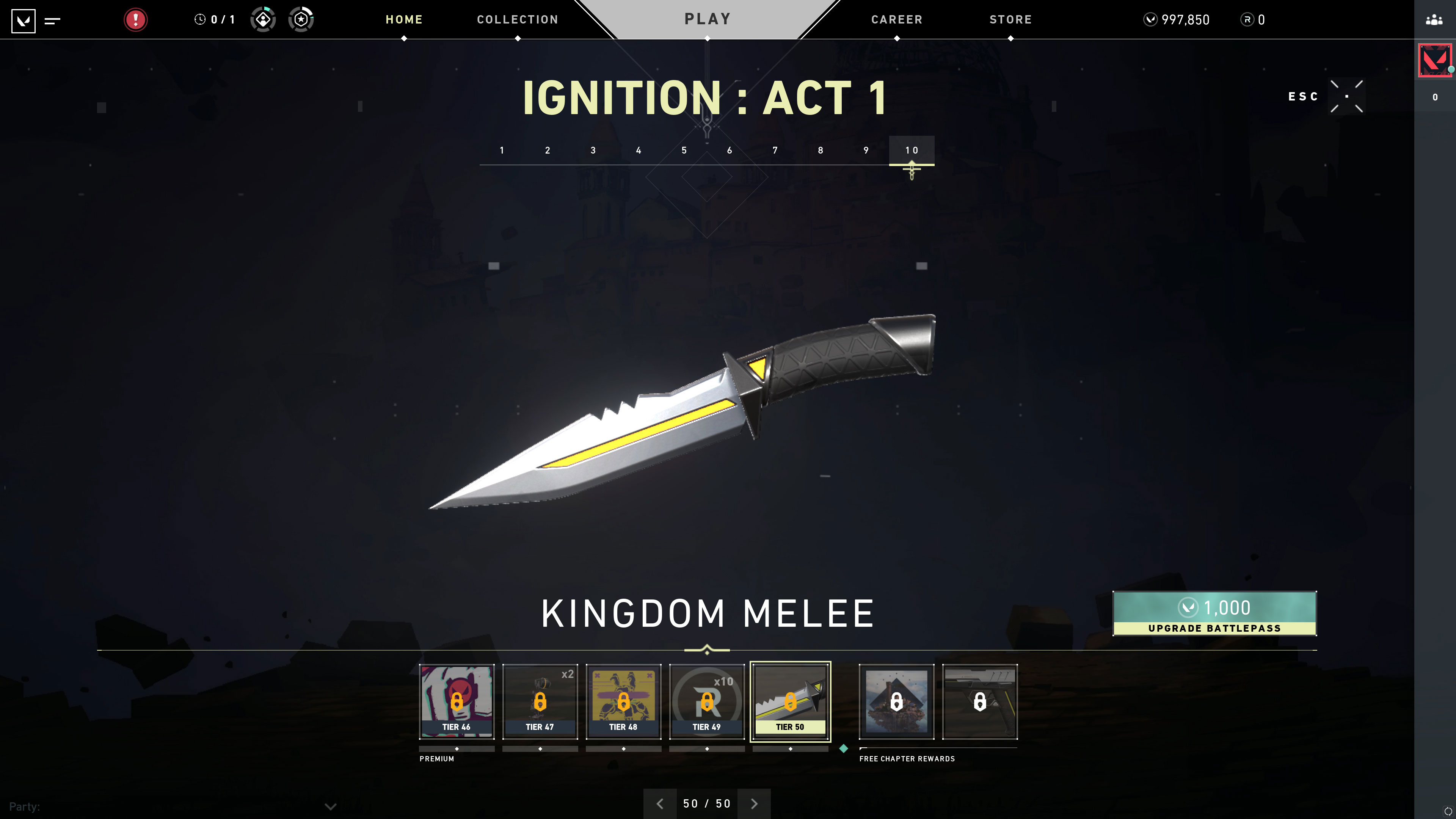Image resolution: width=1456 pixels, height=819 pixels.
Task: Switch to the Collection tab
Action: pyautogui.click(x=517, y=20)
